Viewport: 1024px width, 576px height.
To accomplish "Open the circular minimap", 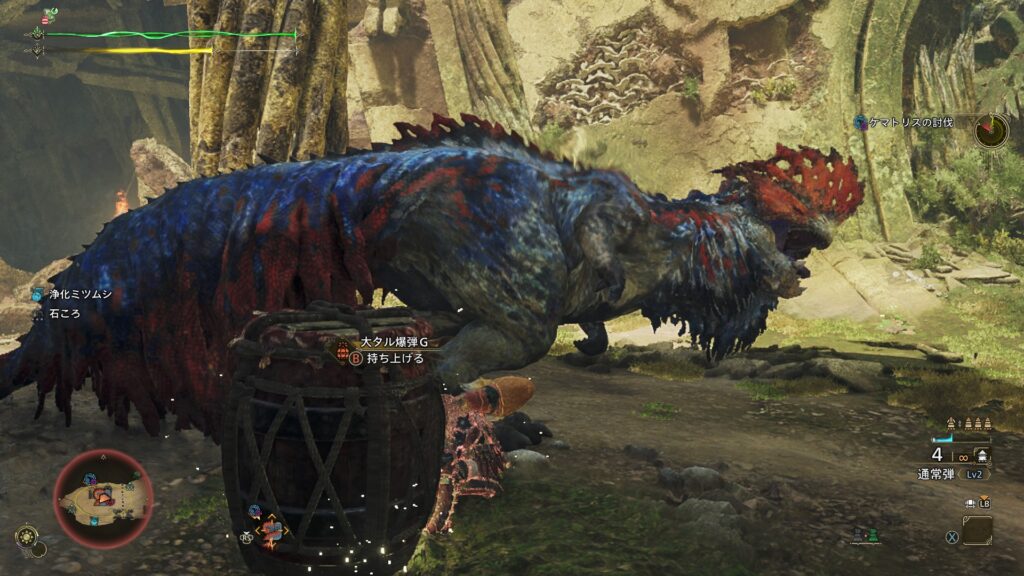I will pyautogui.click(x=103, y=498).
